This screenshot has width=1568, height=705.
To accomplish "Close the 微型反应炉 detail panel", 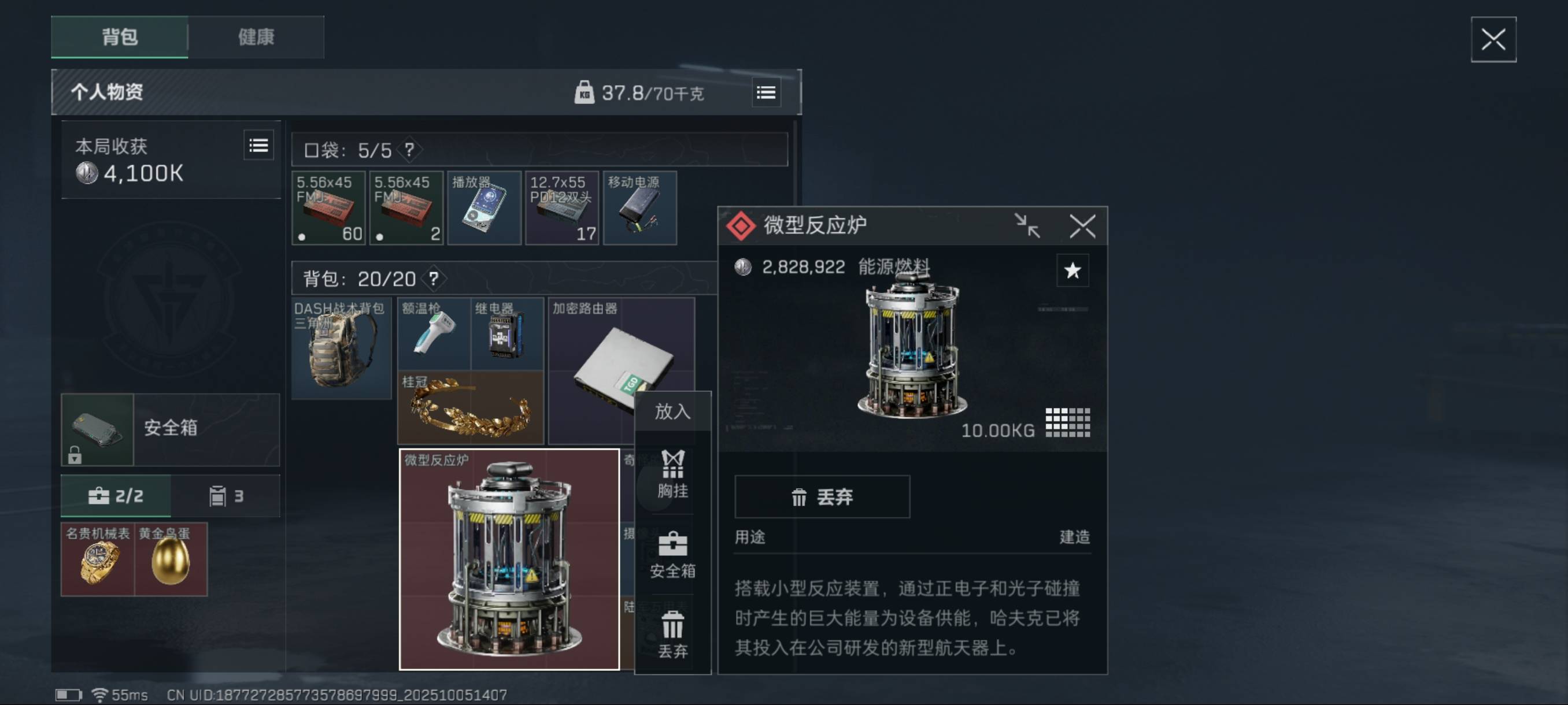I will pyautogui.click(x=1082, y=227).
